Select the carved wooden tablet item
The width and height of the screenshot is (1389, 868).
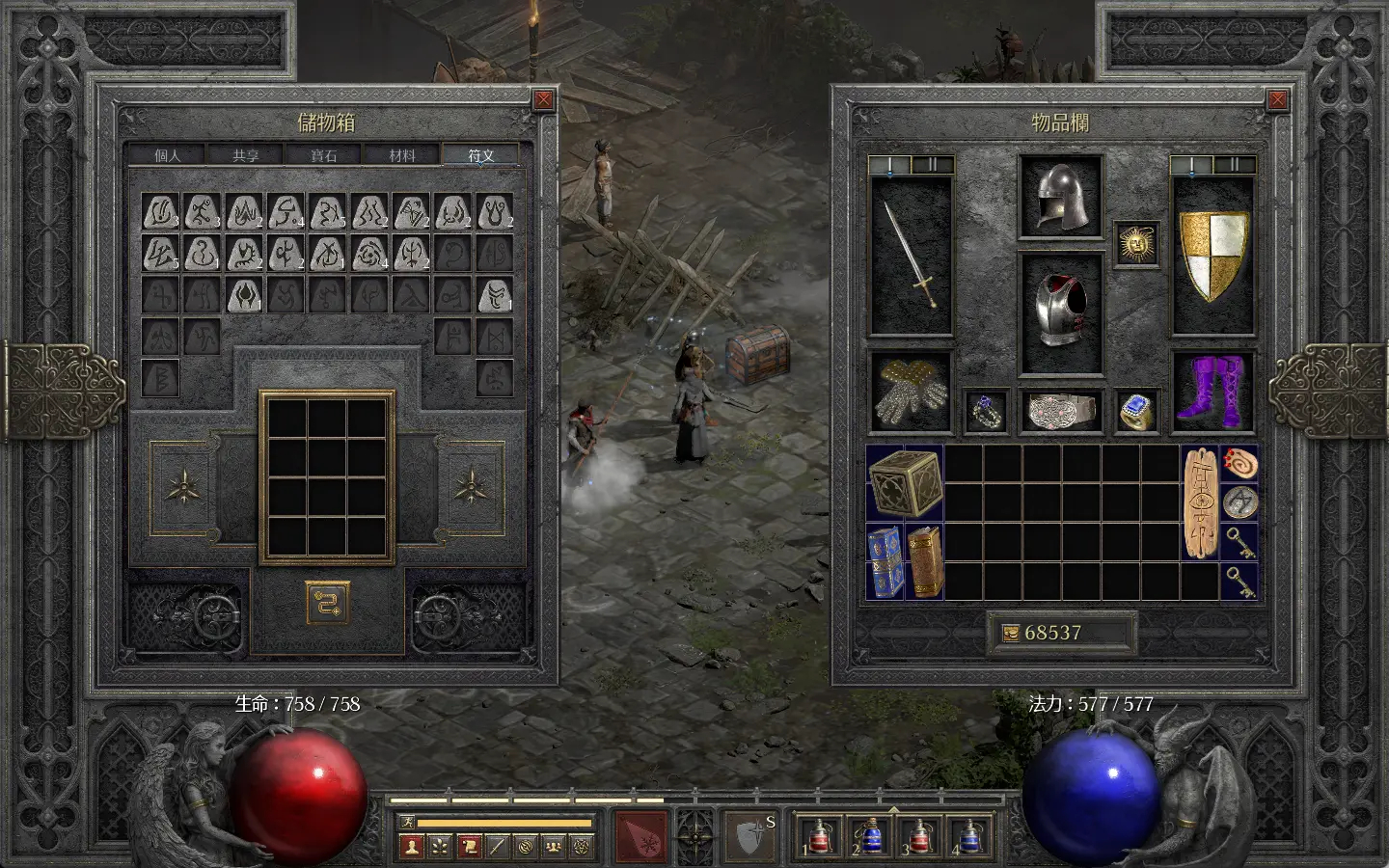coord(1200,502)
